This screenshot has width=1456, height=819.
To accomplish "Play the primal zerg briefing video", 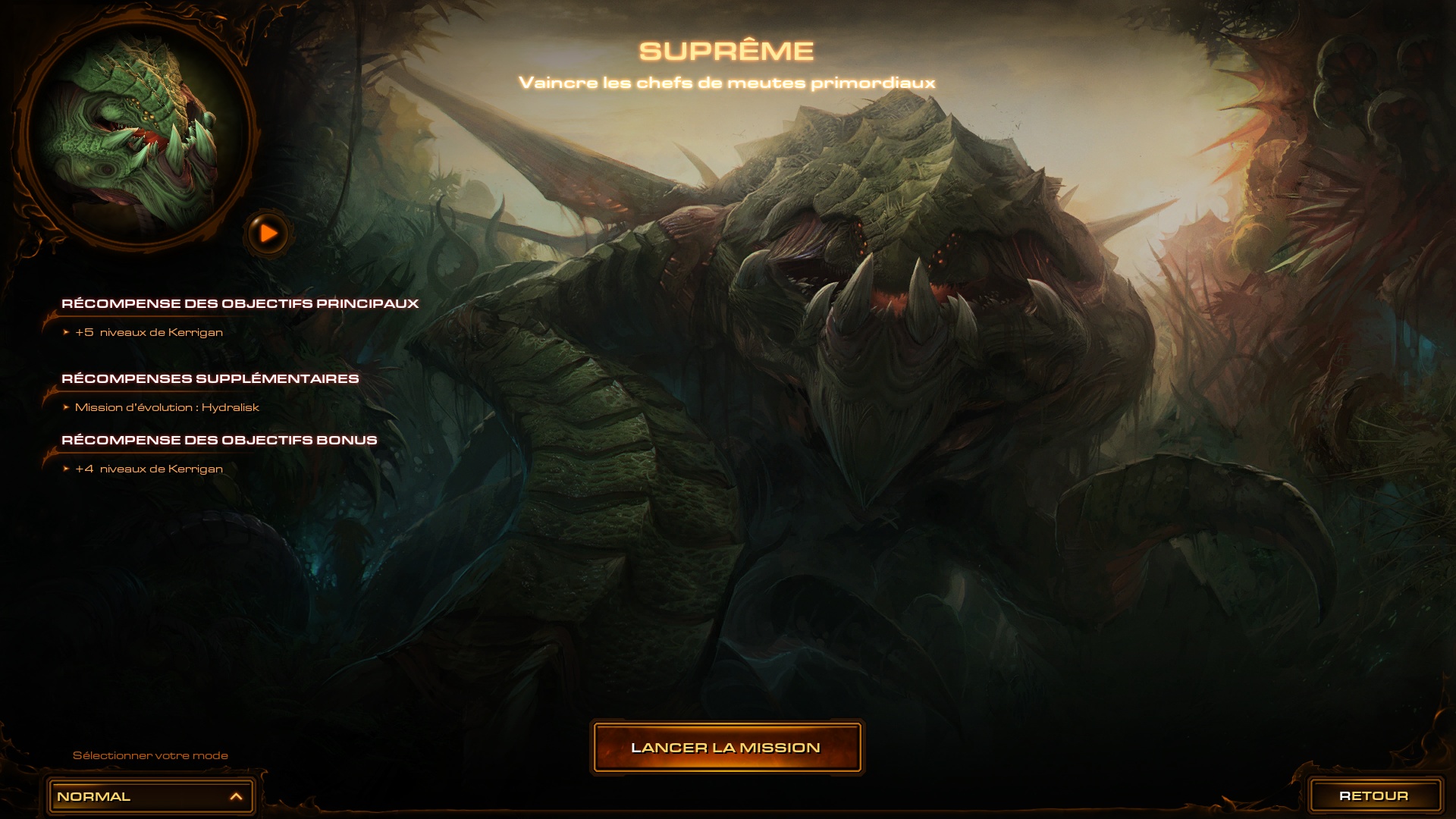I will tap(268, 234).
